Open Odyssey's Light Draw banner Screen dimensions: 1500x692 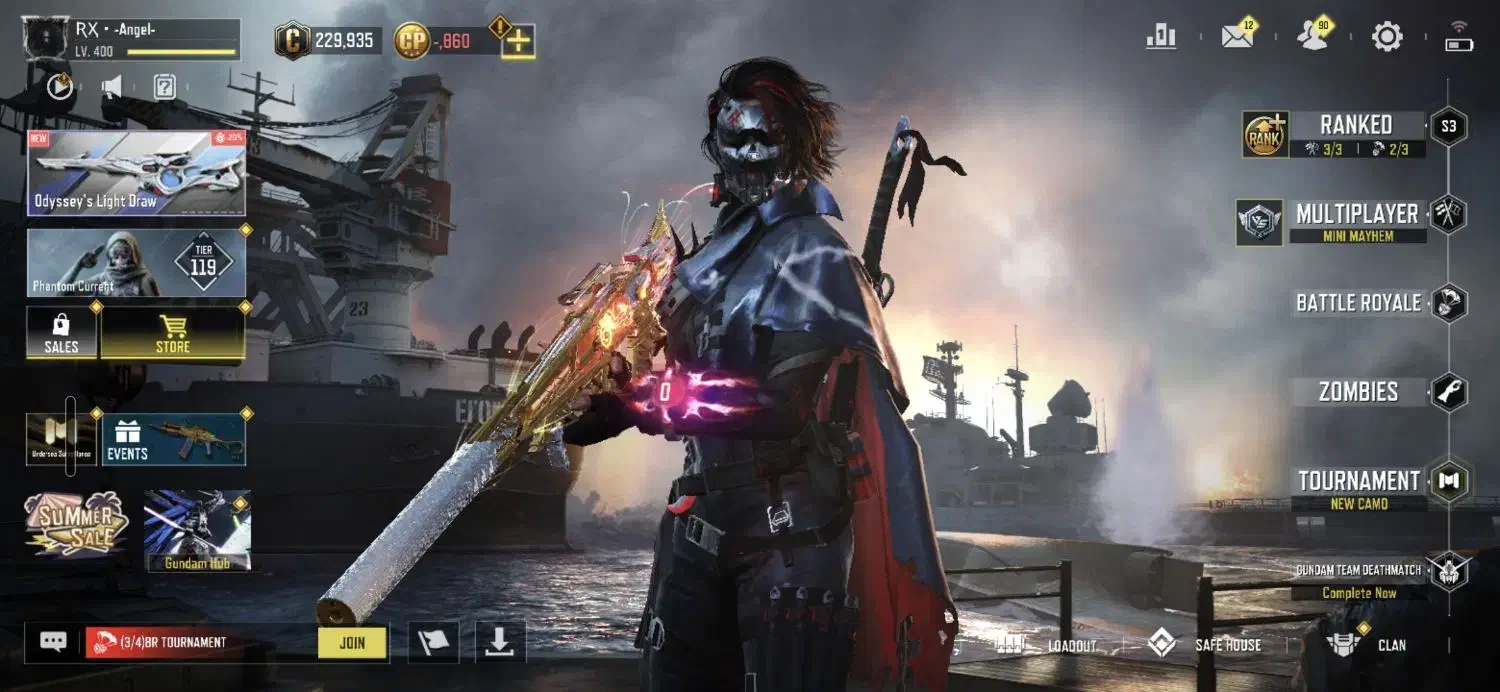click(x=136, y=172)
